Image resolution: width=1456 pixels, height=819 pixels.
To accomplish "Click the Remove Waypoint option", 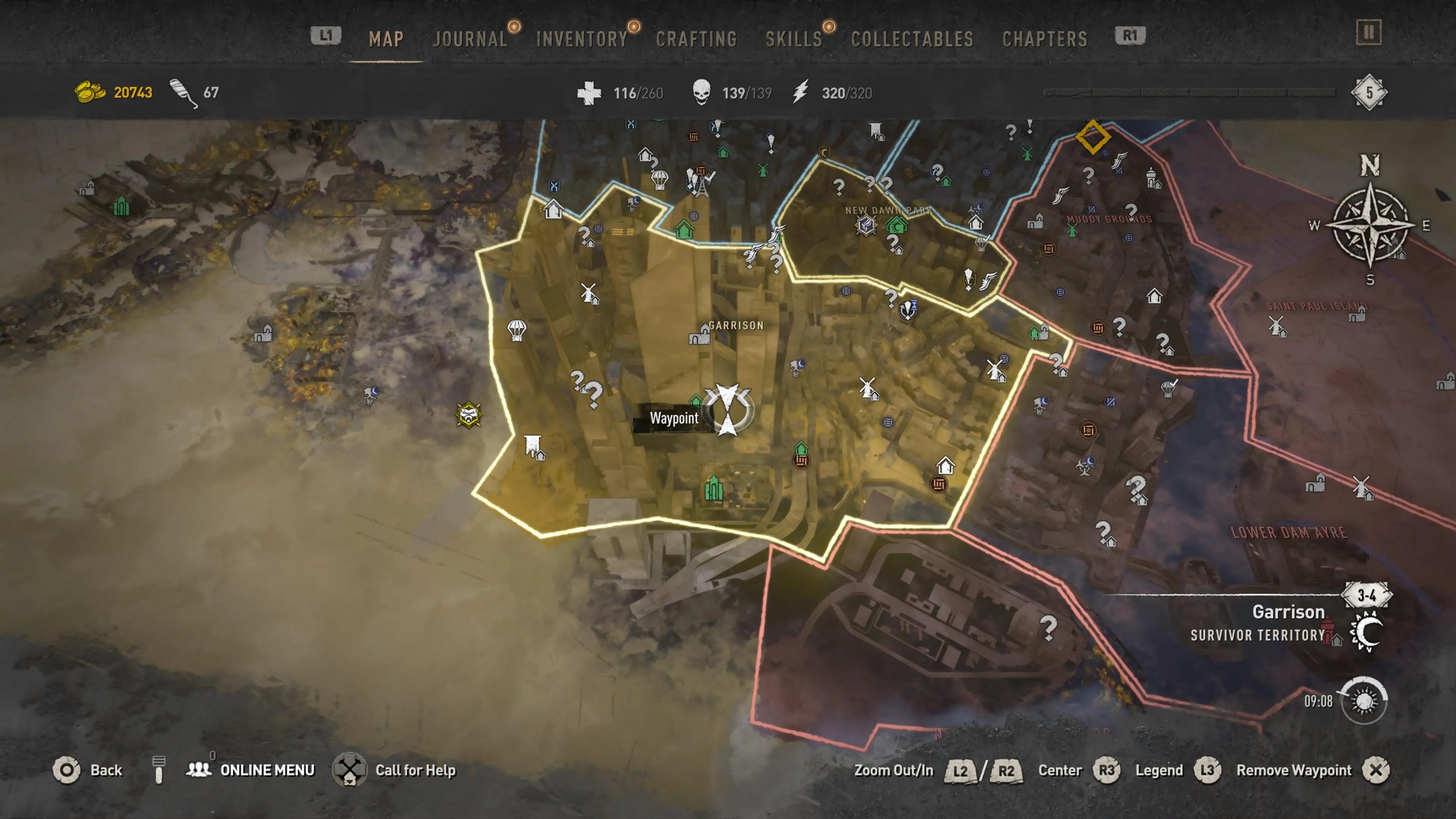I will 1294,770.
